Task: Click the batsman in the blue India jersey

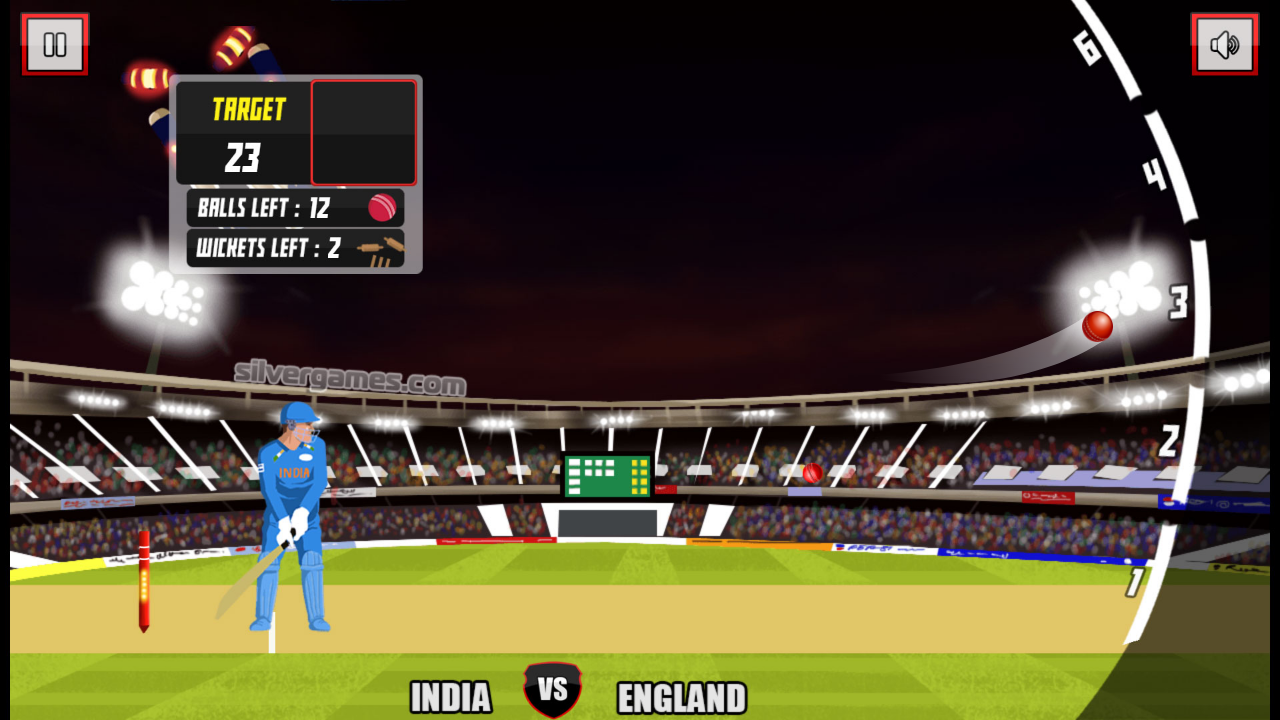Action: click(x=295, y=500)
